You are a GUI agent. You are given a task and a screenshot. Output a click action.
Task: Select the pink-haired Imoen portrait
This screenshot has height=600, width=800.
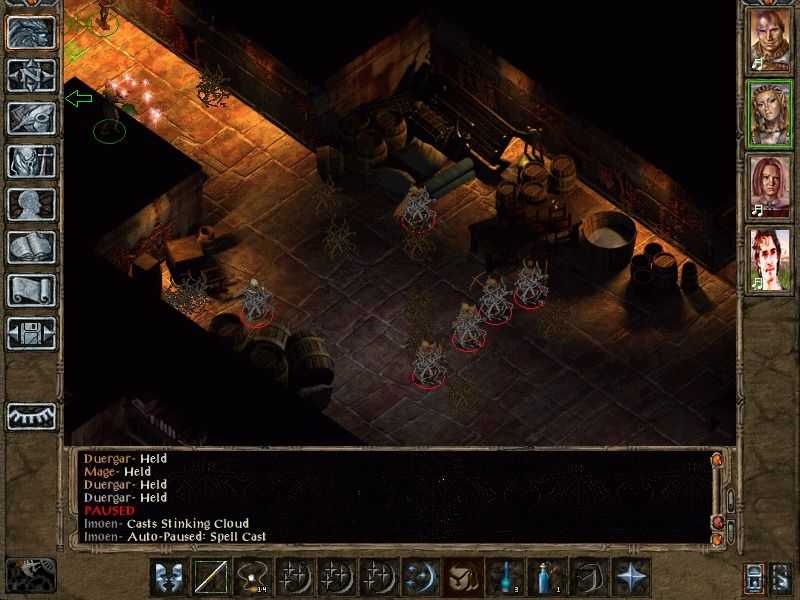click(x=770, y=187)
